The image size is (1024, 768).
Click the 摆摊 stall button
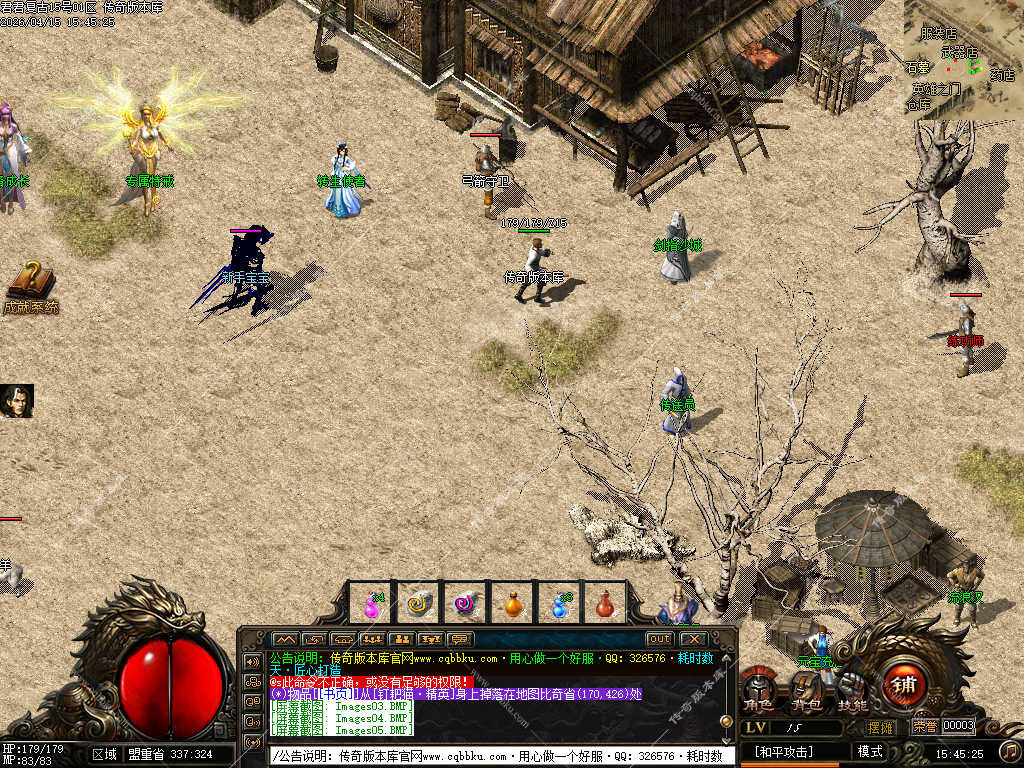(x=881, y=727)
